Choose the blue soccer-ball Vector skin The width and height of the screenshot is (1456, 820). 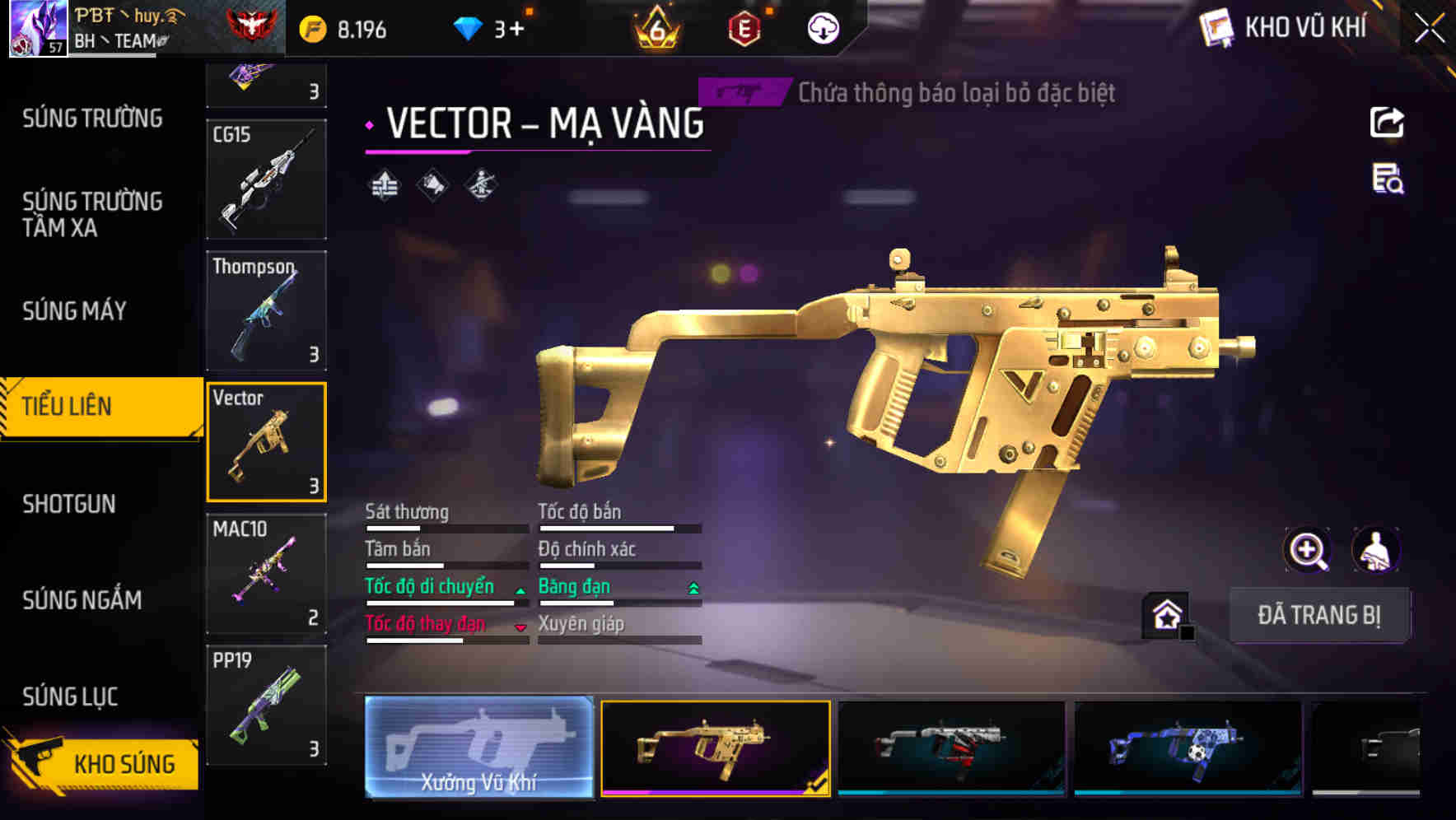click(1188, 748)
